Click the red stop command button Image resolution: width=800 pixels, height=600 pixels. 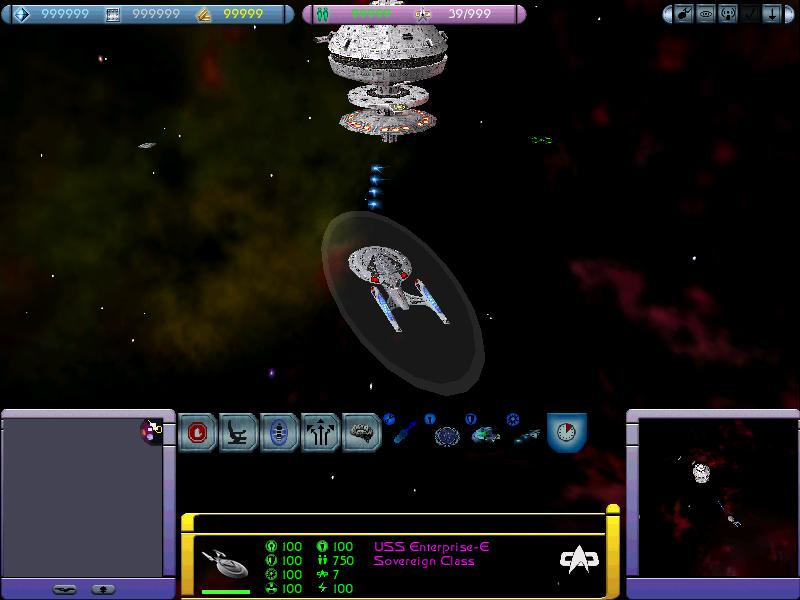[x=198, y=433]
